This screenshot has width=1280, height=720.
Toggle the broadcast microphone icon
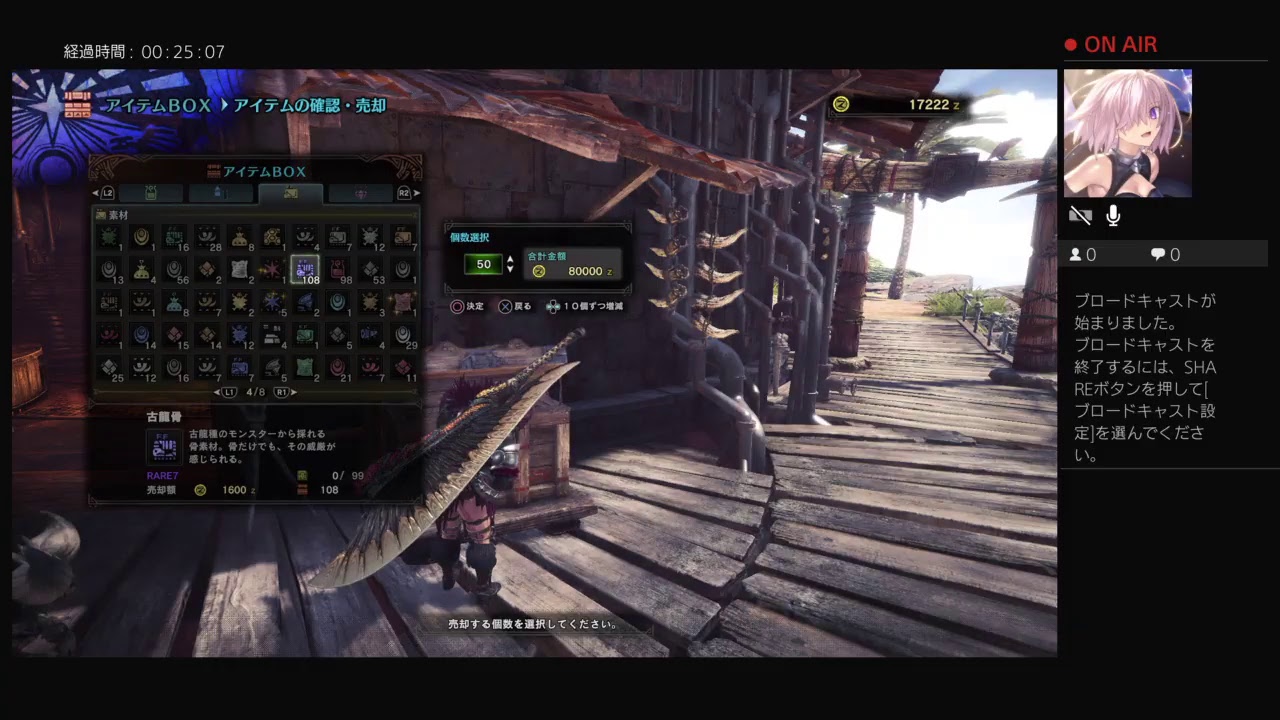coord(1113,216)
